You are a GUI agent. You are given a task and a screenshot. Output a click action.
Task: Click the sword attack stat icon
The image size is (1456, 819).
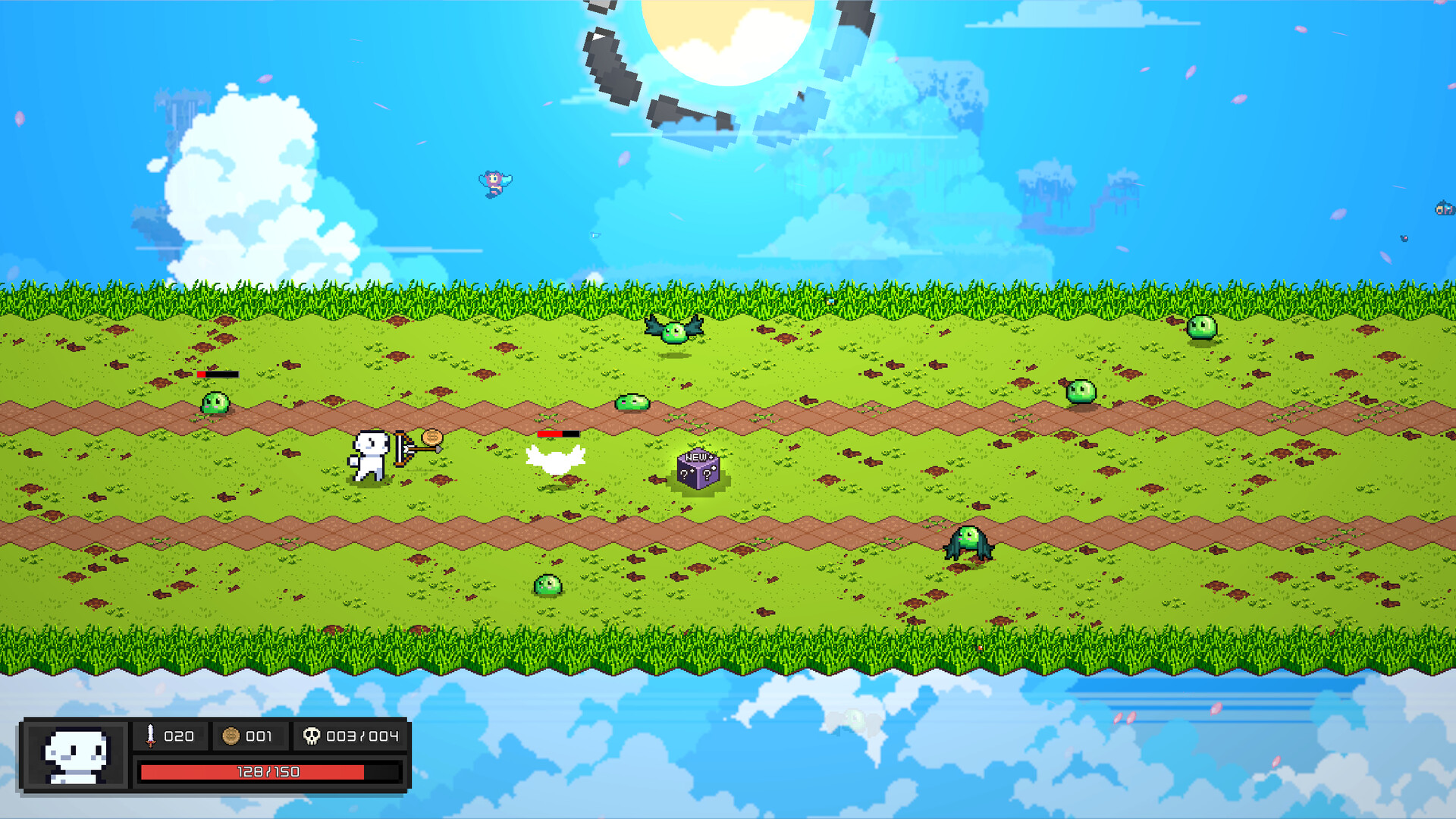tap(150, 736)
